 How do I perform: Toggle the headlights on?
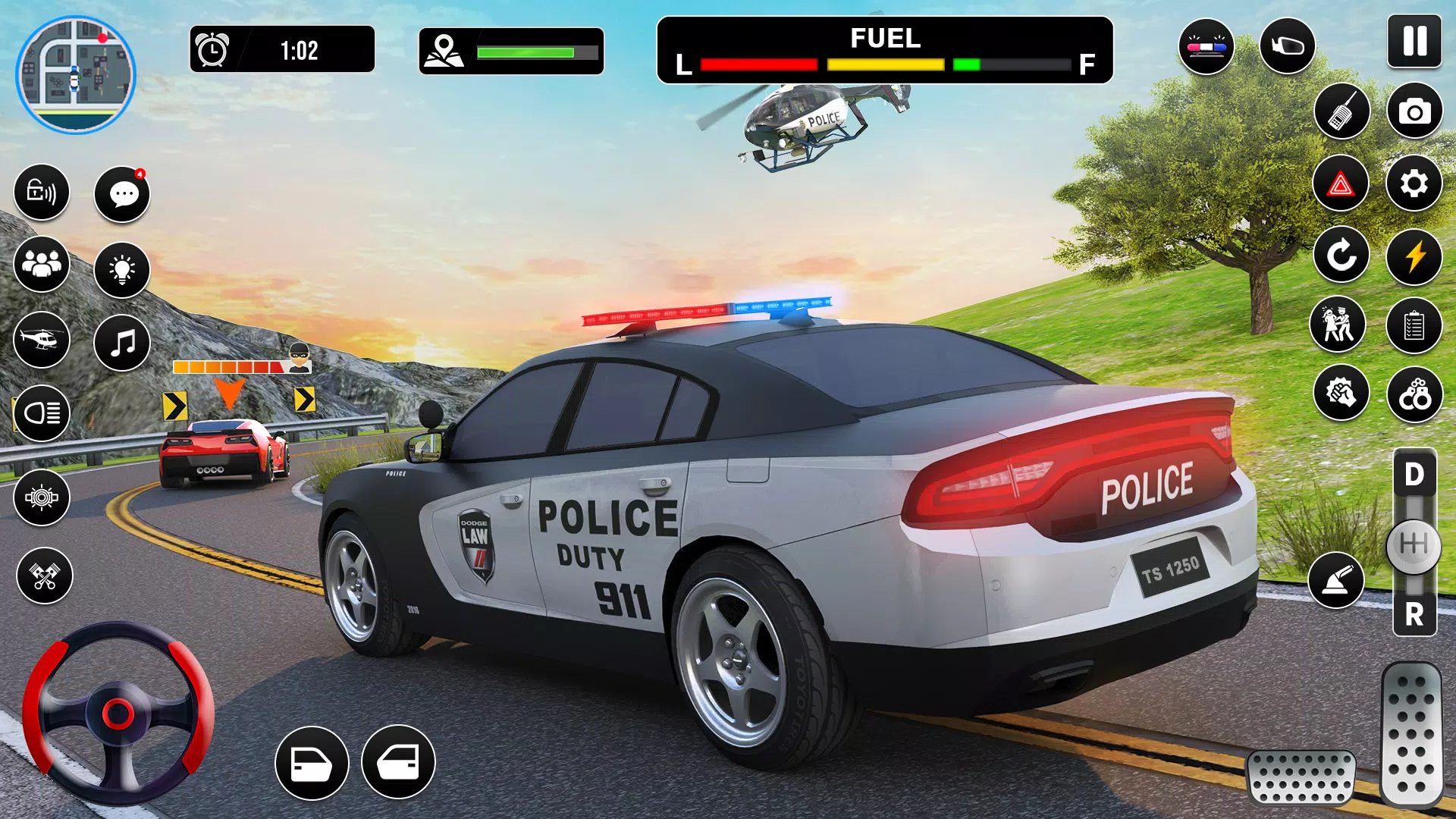pos(42,414)
